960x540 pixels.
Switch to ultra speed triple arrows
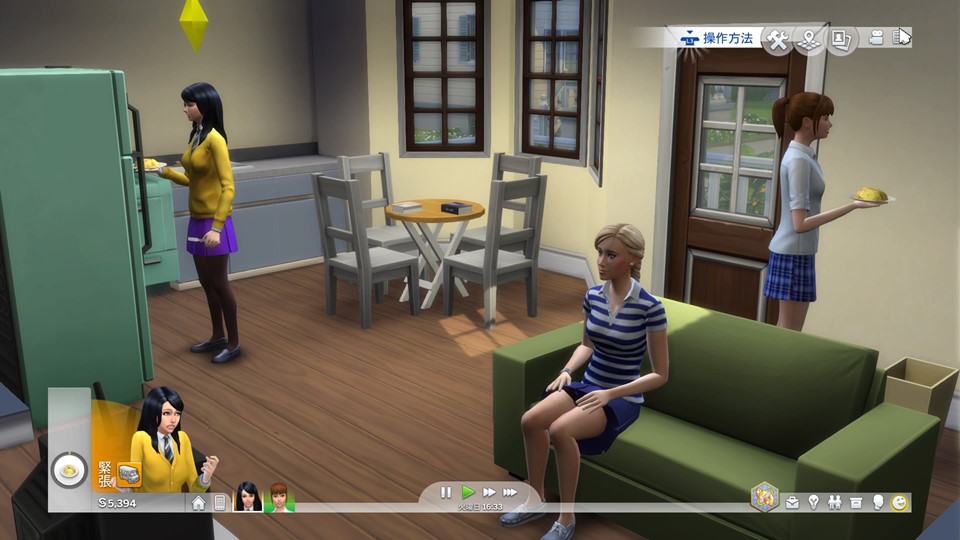511,492
